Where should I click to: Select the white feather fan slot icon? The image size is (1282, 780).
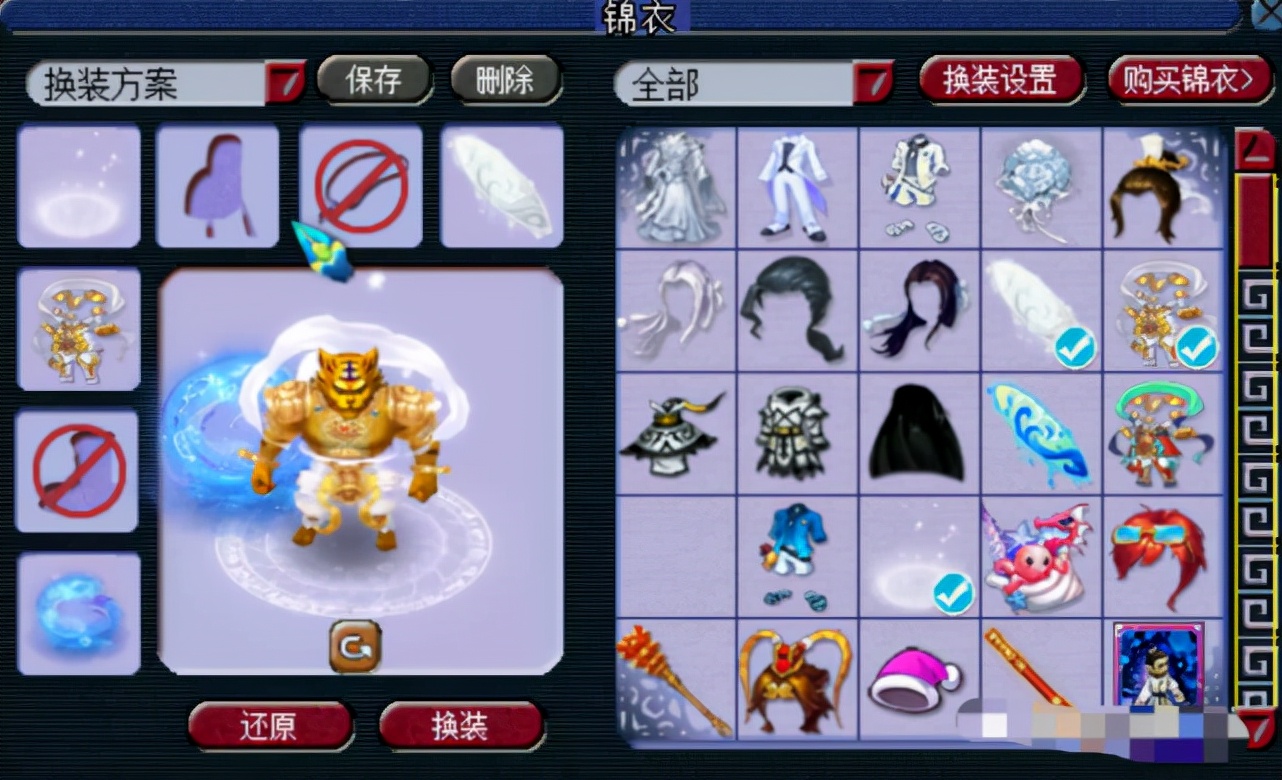pos(501,185)
